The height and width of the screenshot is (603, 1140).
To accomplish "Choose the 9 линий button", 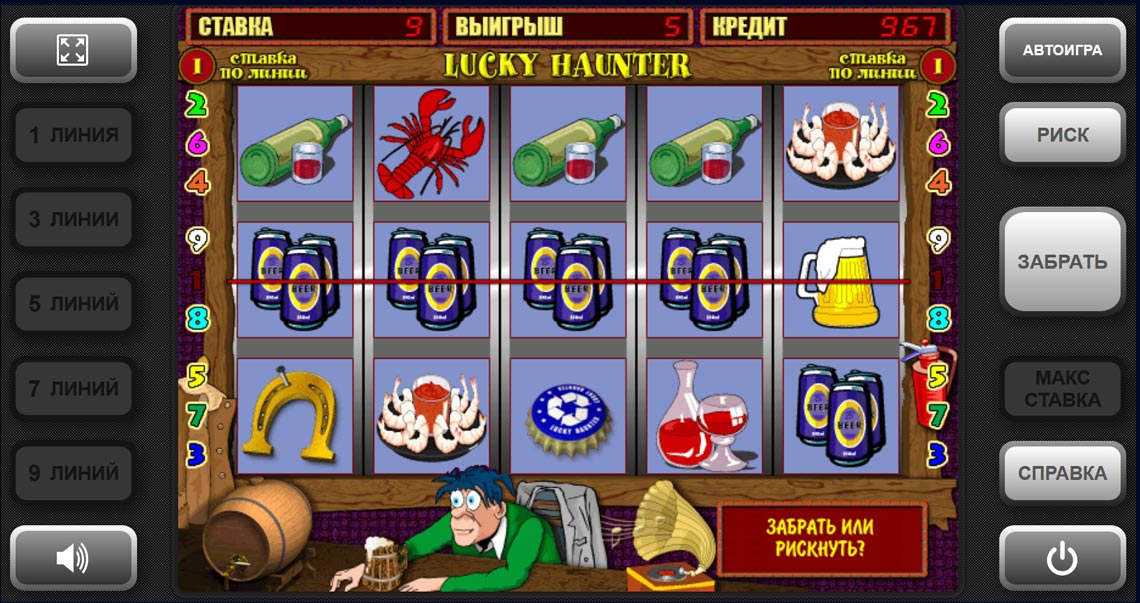I will coord(73,472).
